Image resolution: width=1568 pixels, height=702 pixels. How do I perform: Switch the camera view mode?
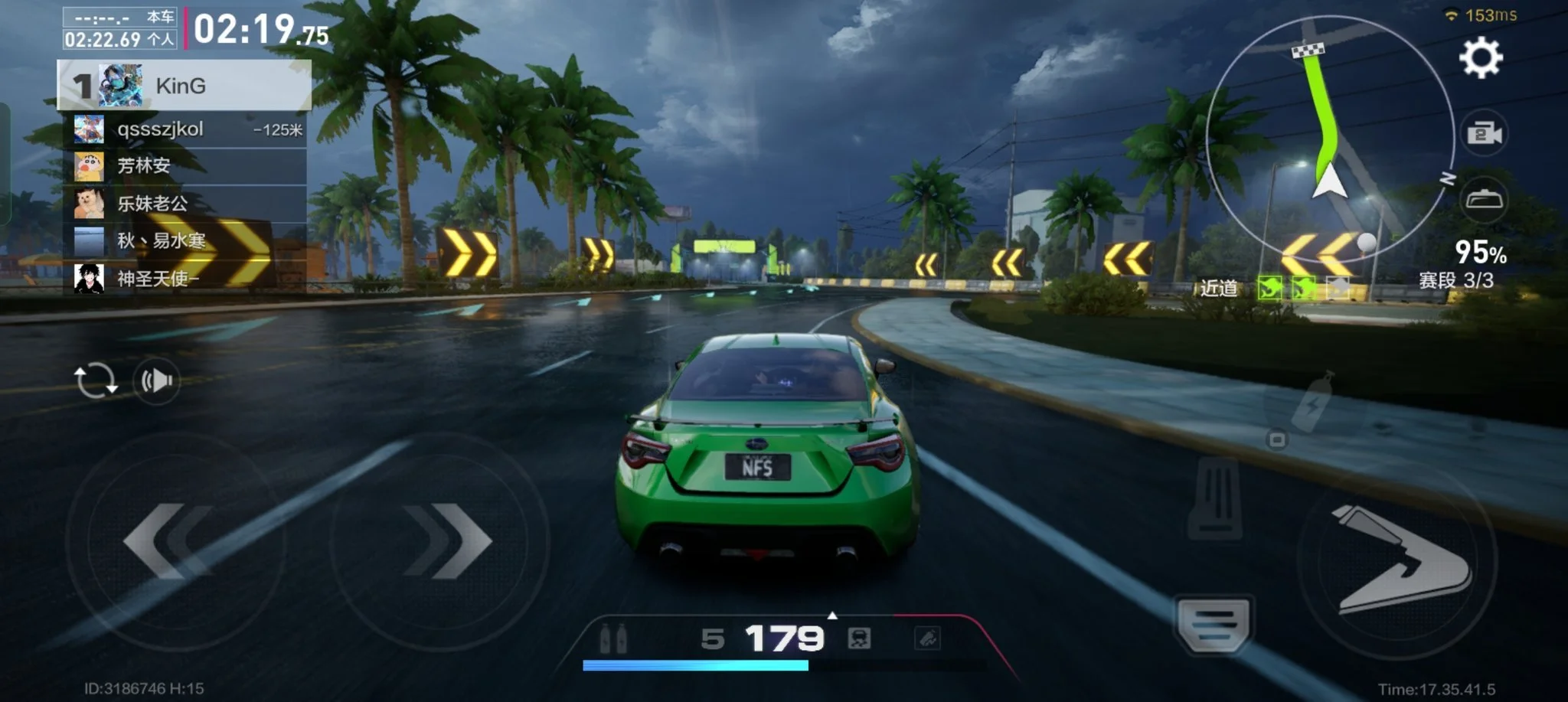pyautogui.click(x=1484, y=134)
